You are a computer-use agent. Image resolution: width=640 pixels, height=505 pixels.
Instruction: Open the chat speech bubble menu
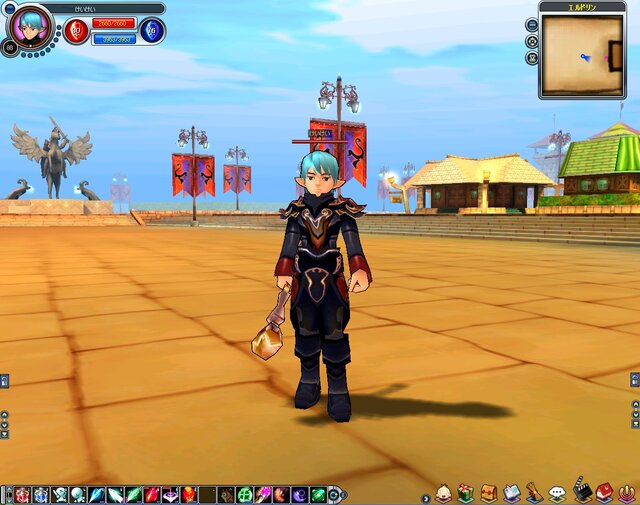[x=557, y=493]
